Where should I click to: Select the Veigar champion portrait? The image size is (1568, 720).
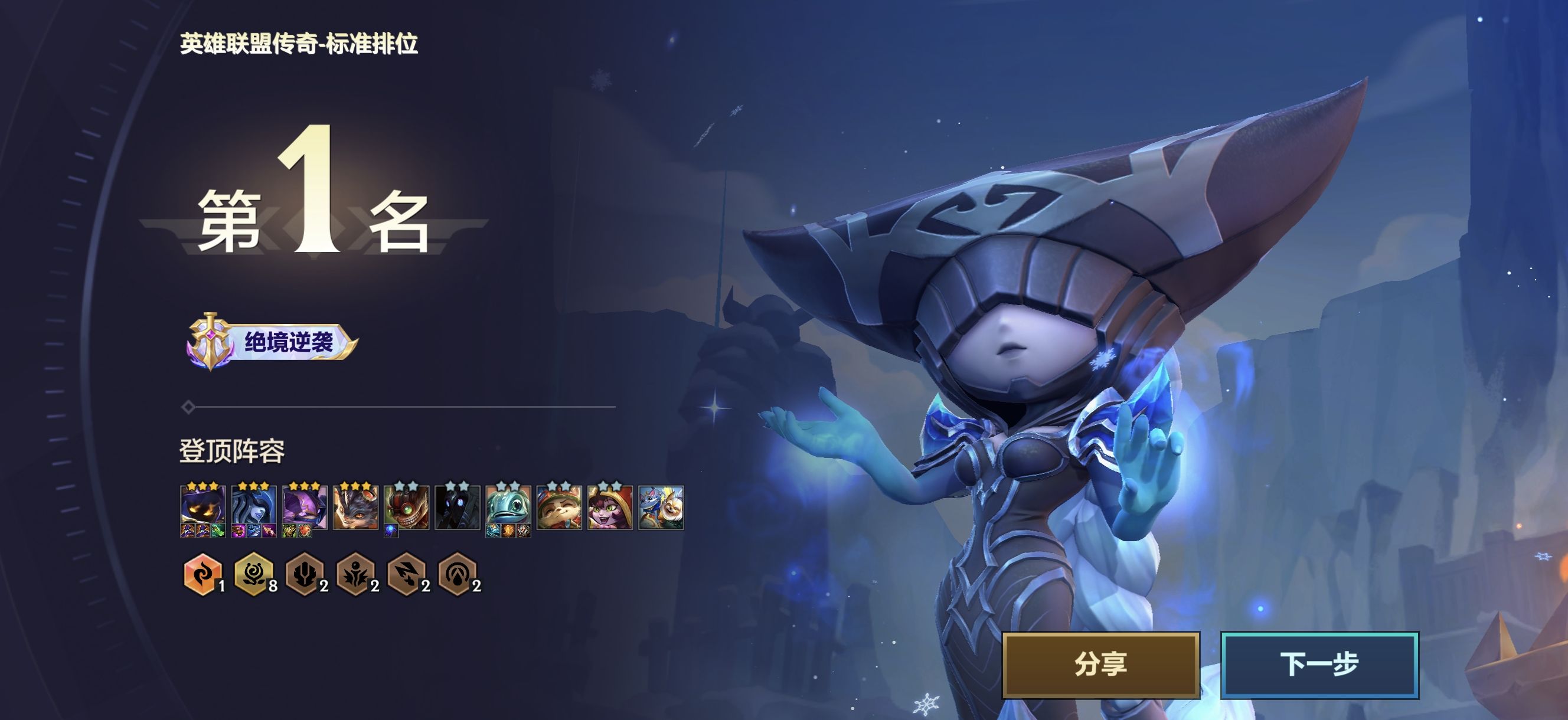[x=202, y=506]
